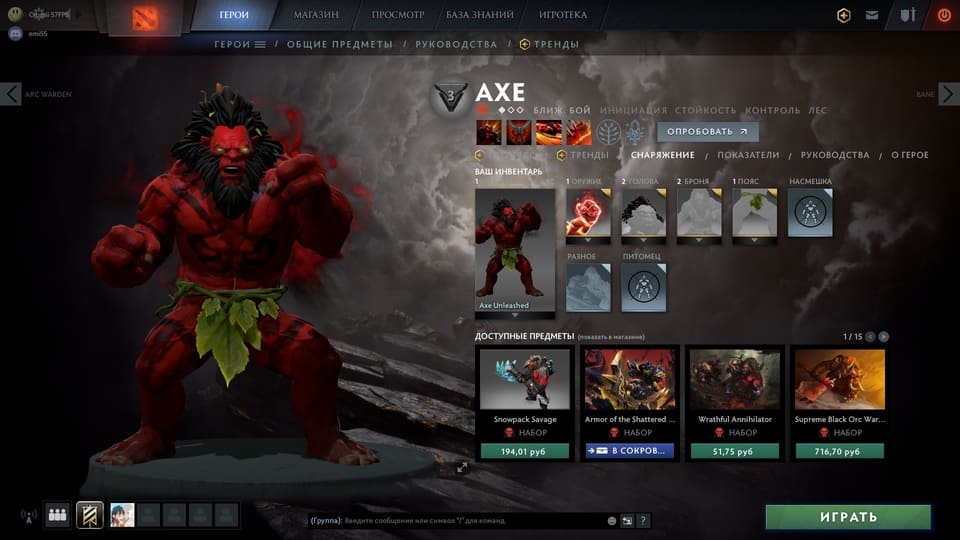Open the В СОКРОВ... treasure button
Screen dimensions: 960x540
click(x=630, y=451)
